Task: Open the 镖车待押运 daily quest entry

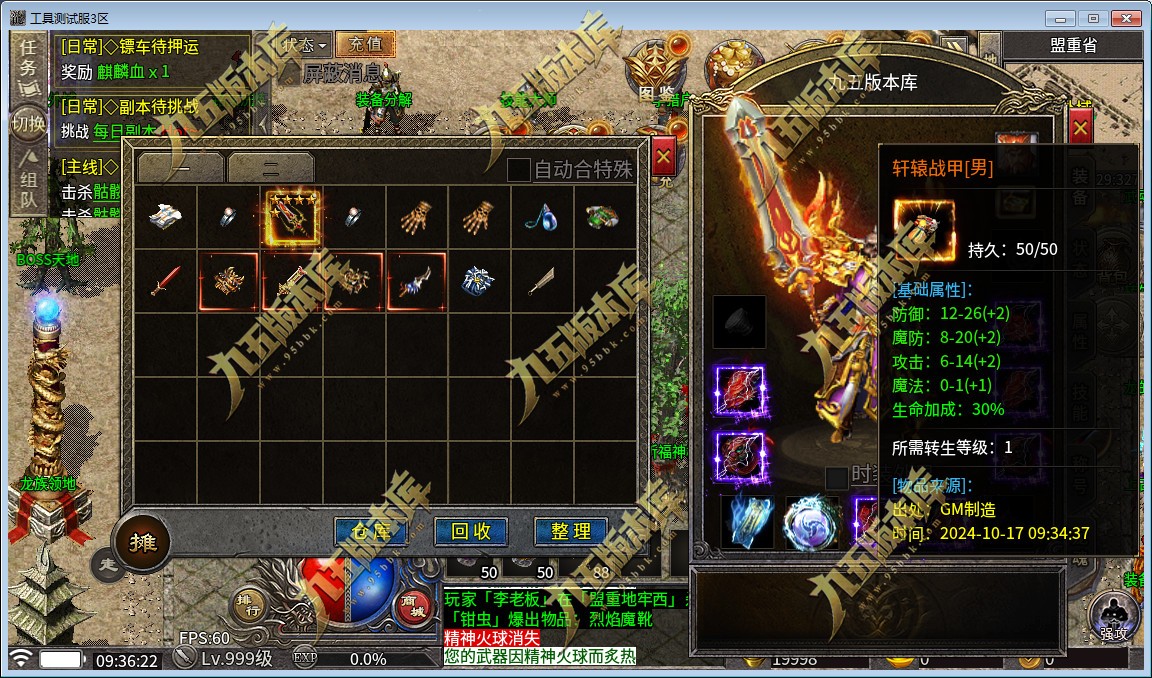Action: pyautogui.click(x=138, y=47)
